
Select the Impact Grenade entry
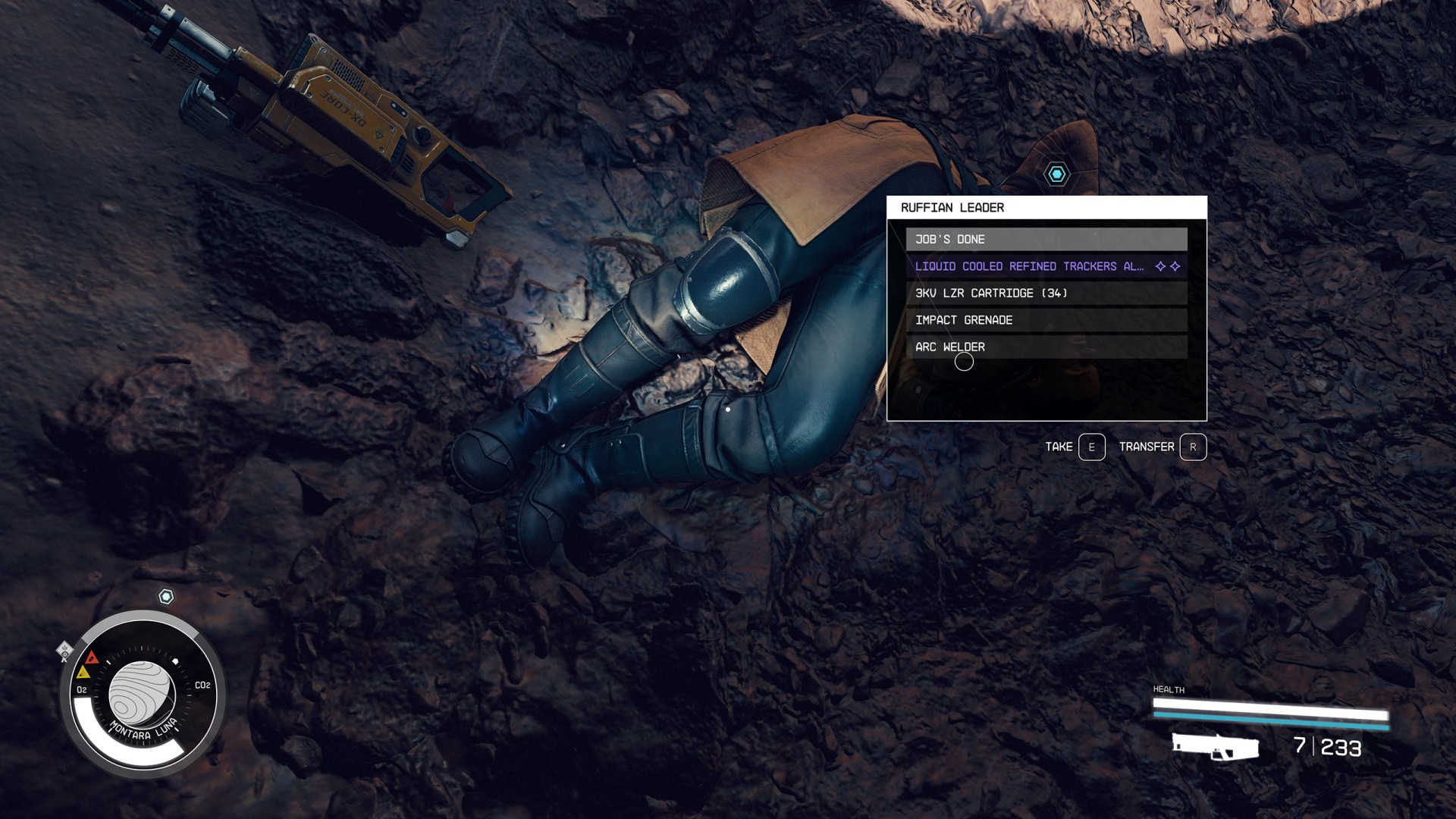(1046, 320)
